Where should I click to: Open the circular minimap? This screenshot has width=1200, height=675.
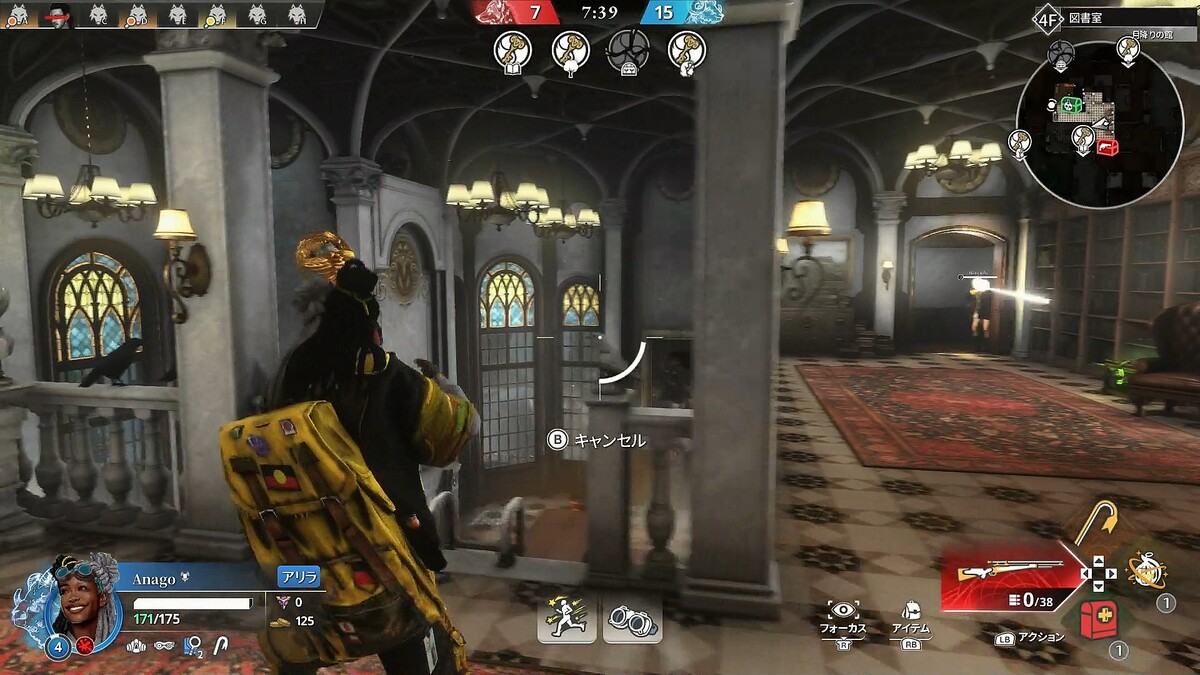coord(1099,123)
